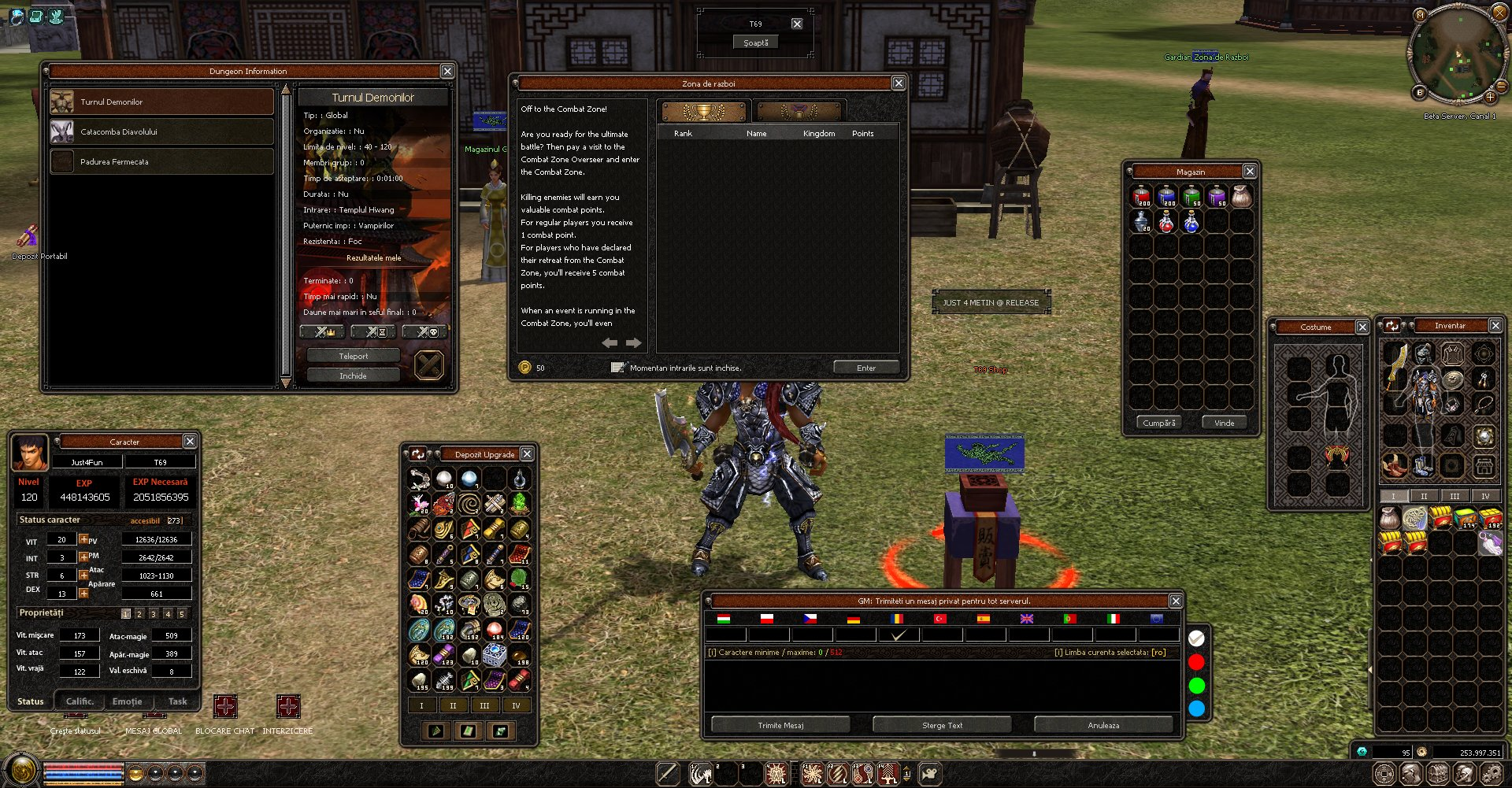
Task: Clear text with Sterge Text button
Action: coord(942,725)
